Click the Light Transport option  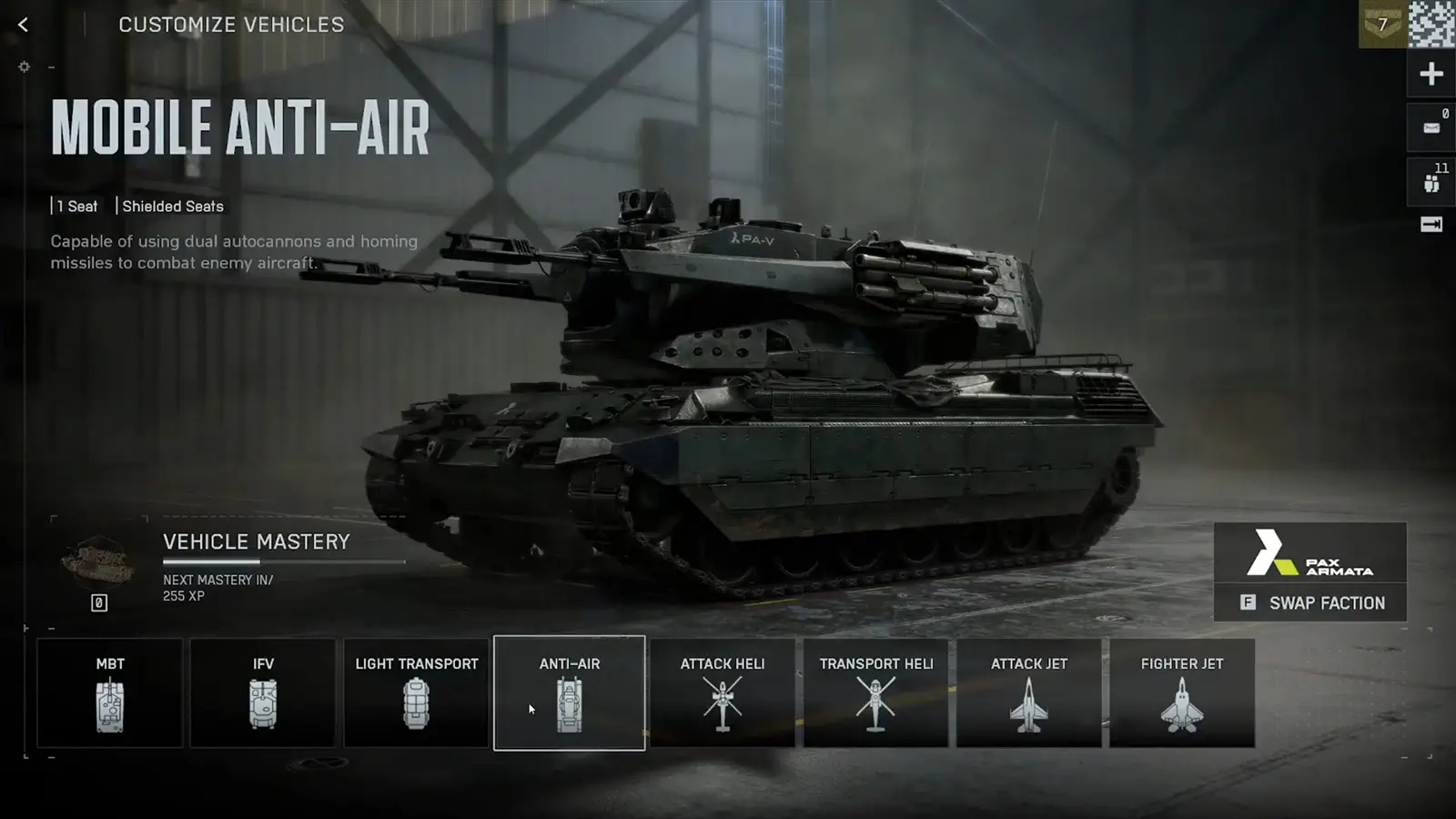pyautogui.click(x=416, y=693)
